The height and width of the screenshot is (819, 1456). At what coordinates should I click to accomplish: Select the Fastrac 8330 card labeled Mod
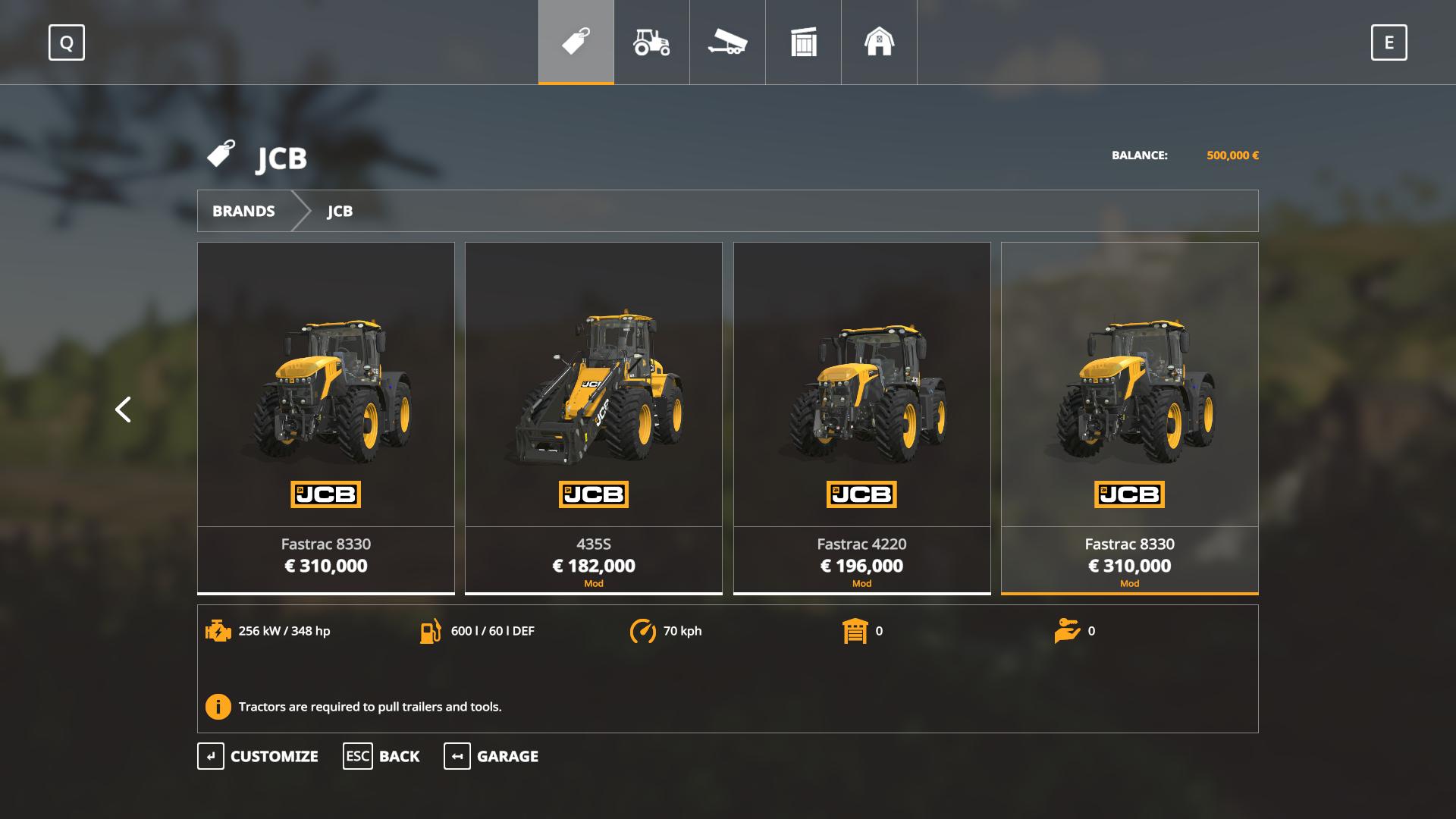(x=1129, y=417)
